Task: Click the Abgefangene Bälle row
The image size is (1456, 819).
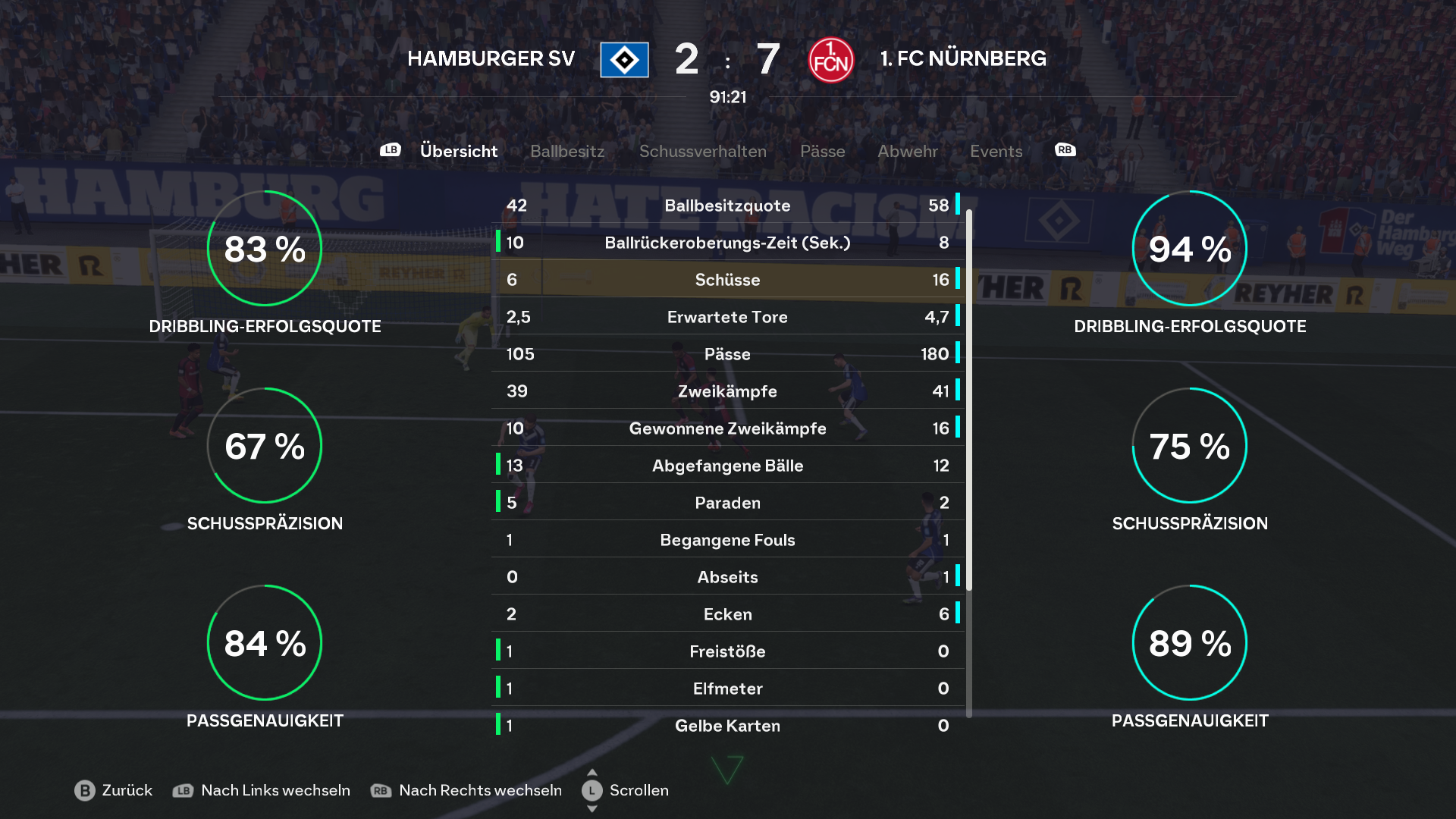Action: coord(727,466)
